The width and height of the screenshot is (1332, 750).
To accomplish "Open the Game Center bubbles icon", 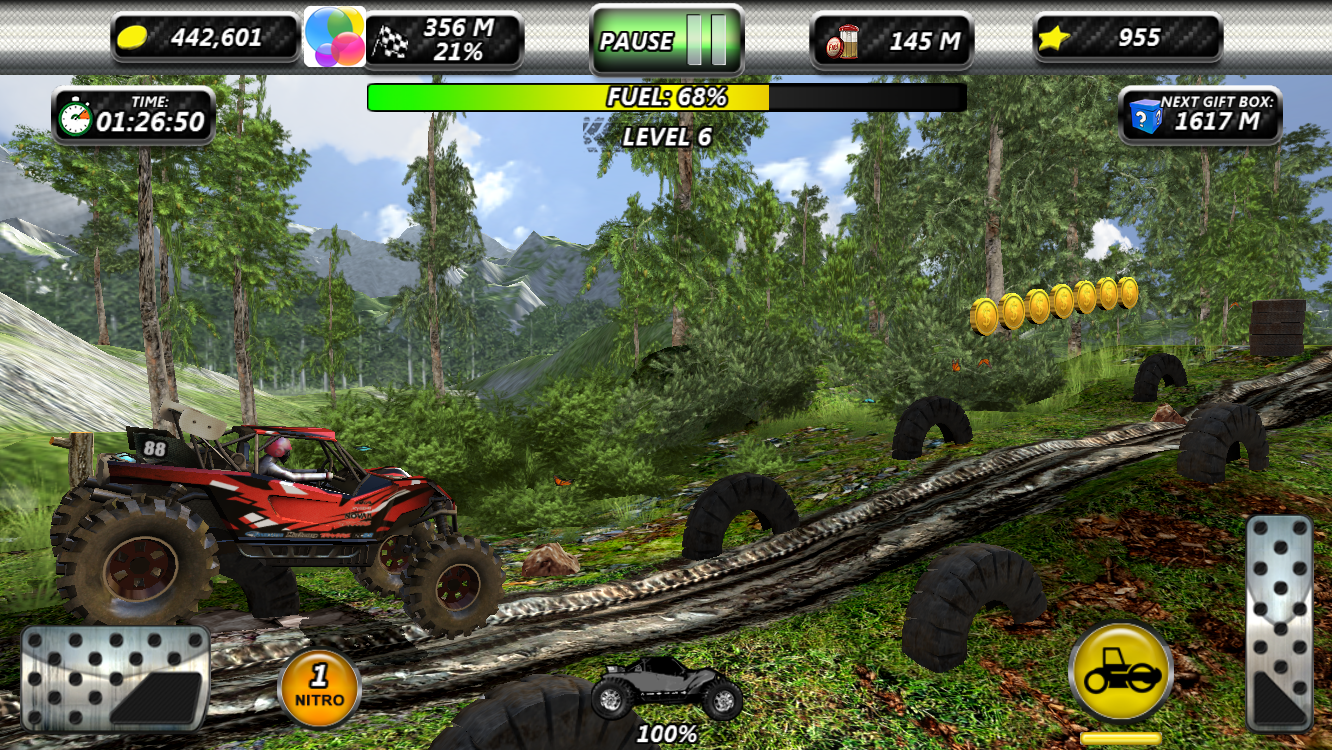I will point(334,37).
